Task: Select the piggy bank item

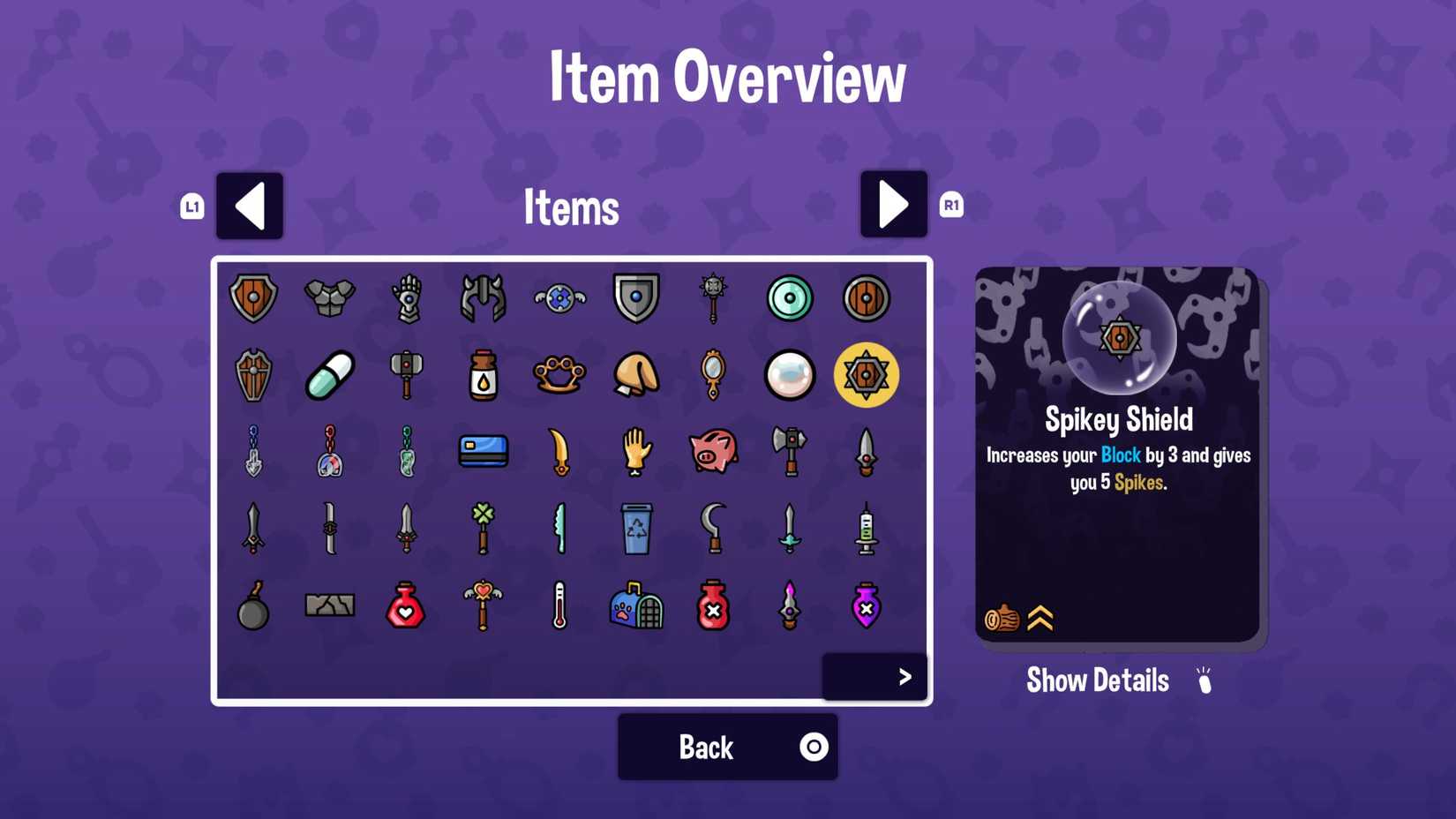Action: click(x=713, y=450)
